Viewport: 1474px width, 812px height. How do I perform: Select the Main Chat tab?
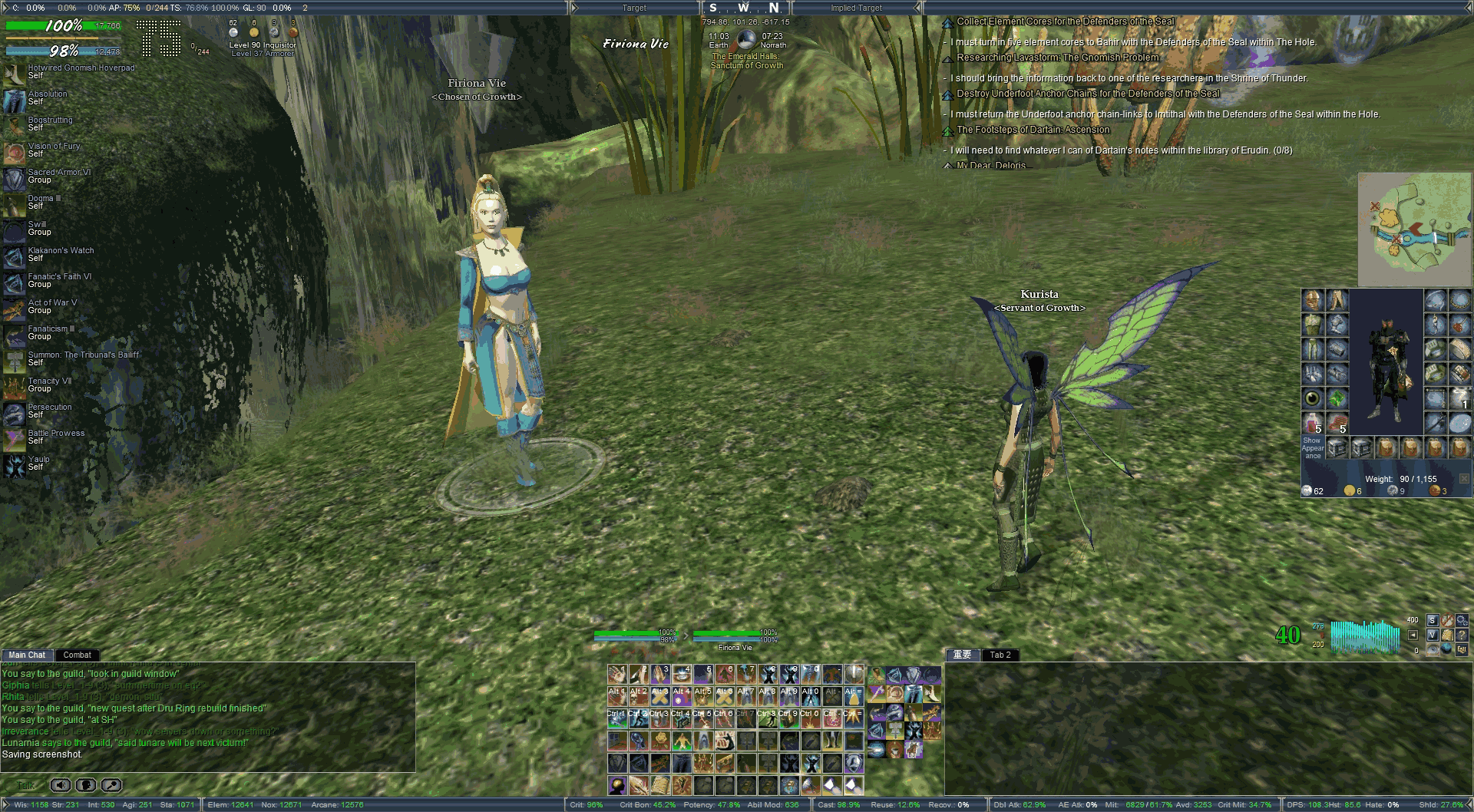pyautogui.click(x=27, y=655)
